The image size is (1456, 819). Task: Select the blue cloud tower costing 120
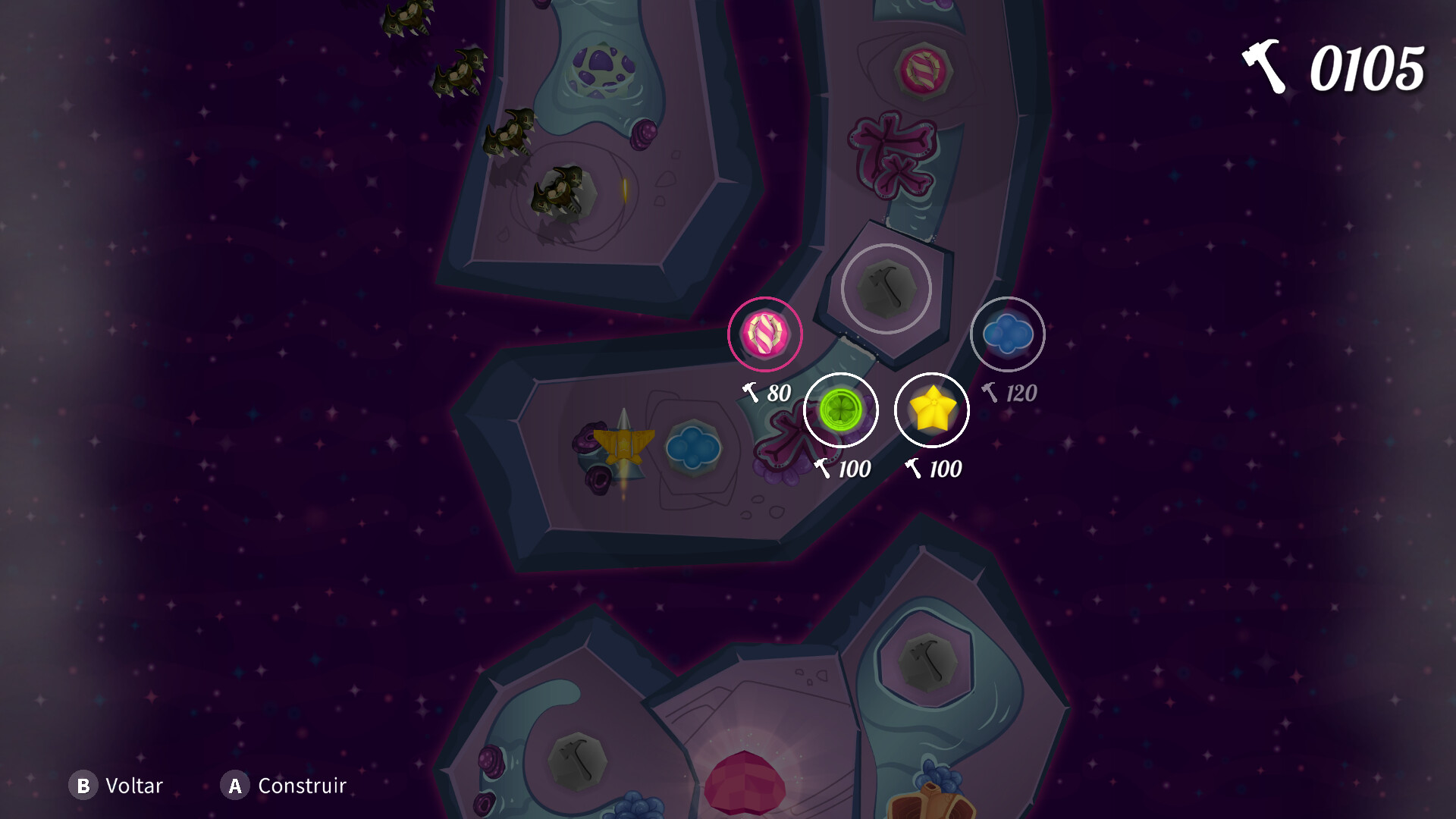click(1009, 332)
